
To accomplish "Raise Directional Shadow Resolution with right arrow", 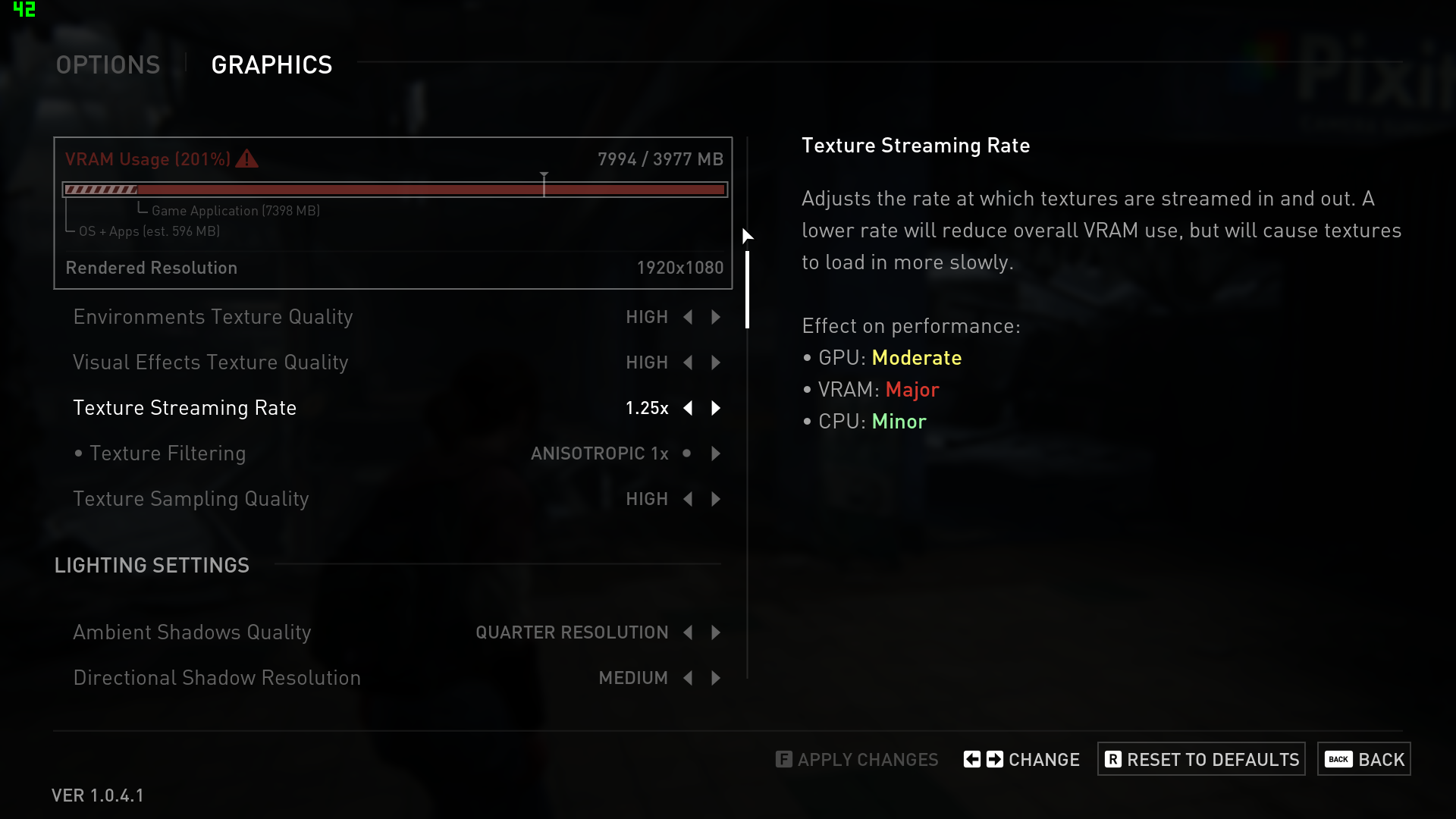I will 716,678.
